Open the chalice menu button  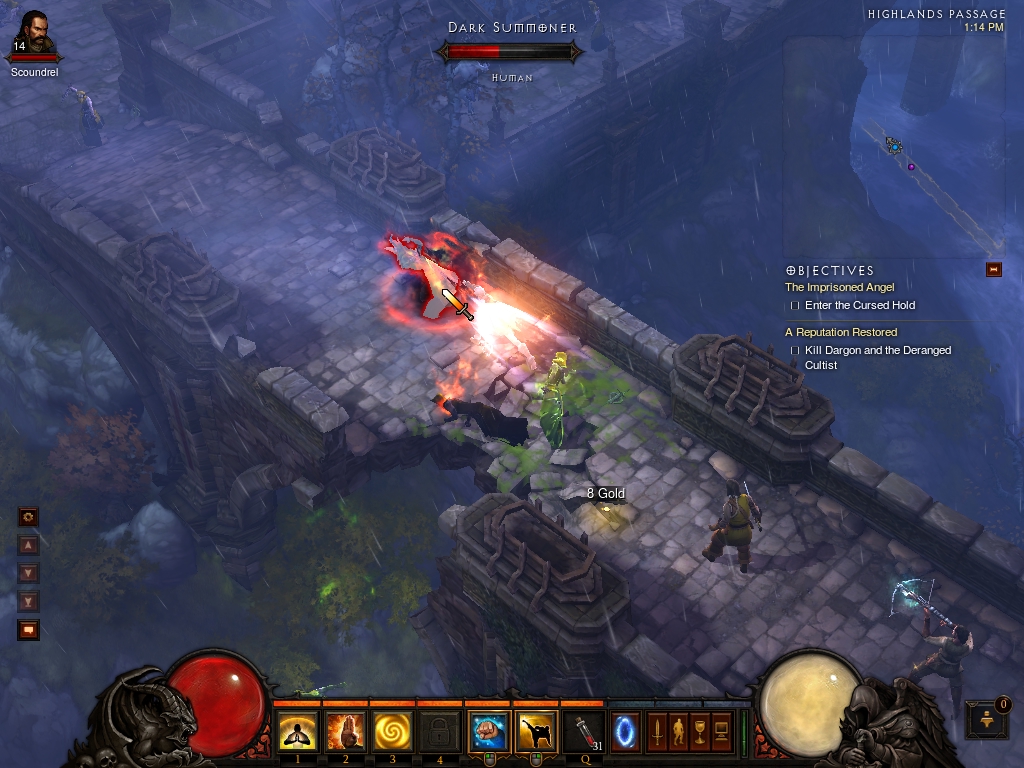(x=700, y=731)
